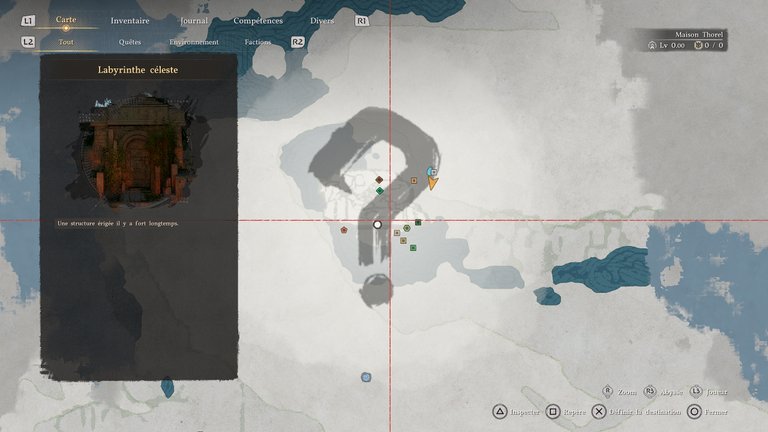Select the orange player arrow marker
Image resolution: width=768 pixels, height=432 pixels.
(x=433, y=183)
